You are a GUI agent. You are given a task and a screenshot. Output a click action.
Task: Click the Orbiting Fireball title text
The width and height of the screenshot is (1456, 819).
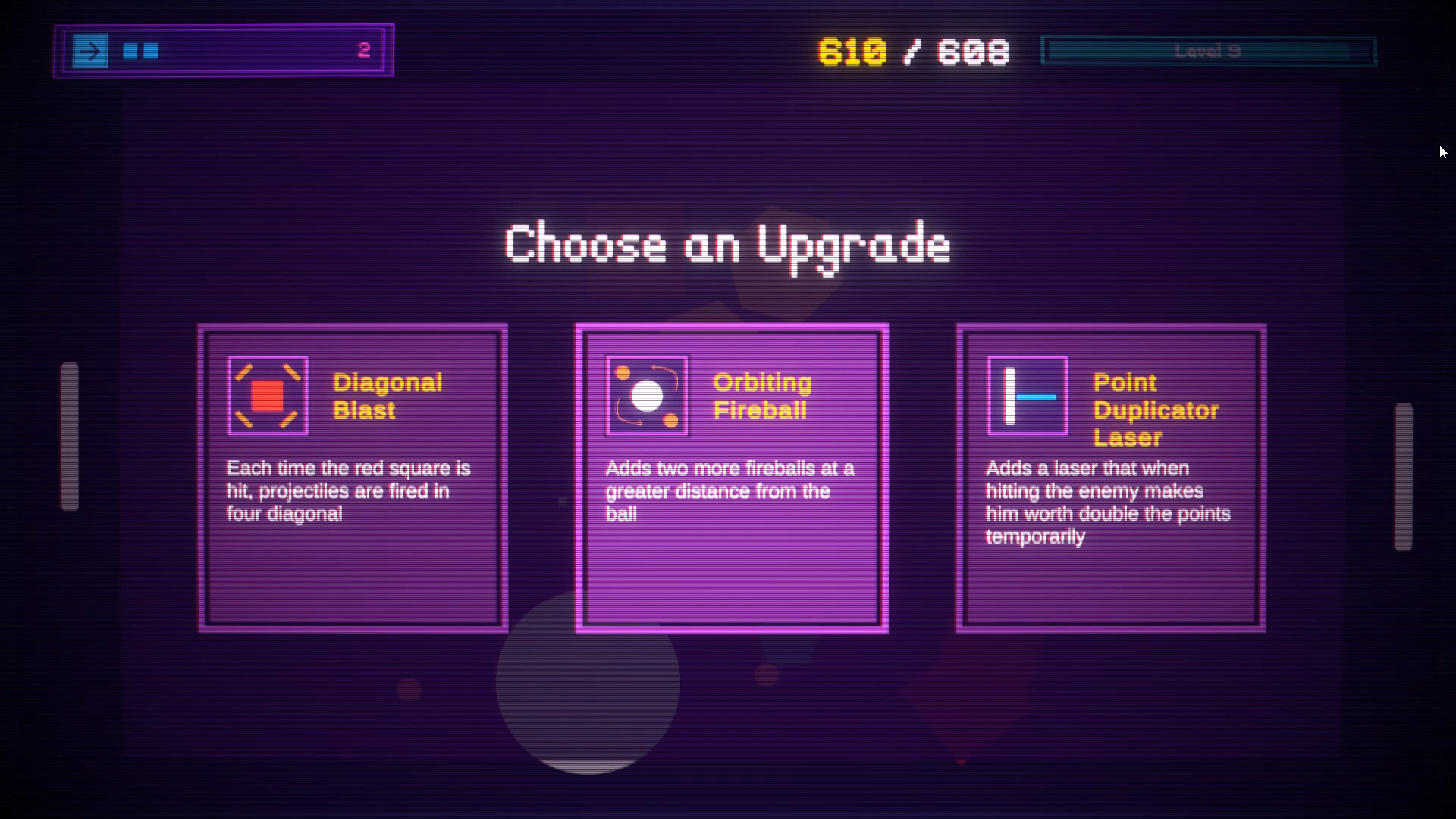[761, 396]
